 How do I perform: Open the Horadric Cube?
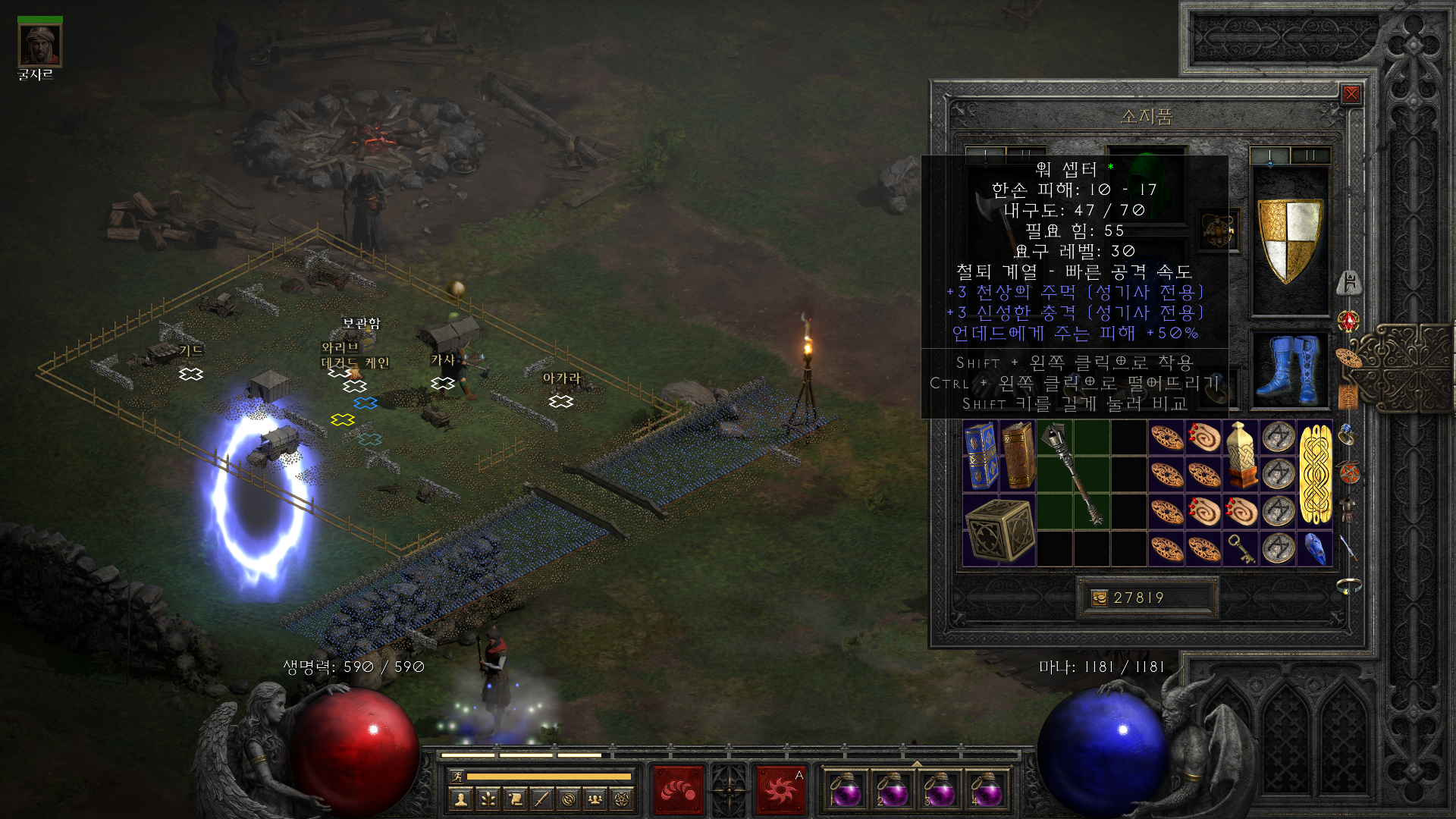(999, 530)
